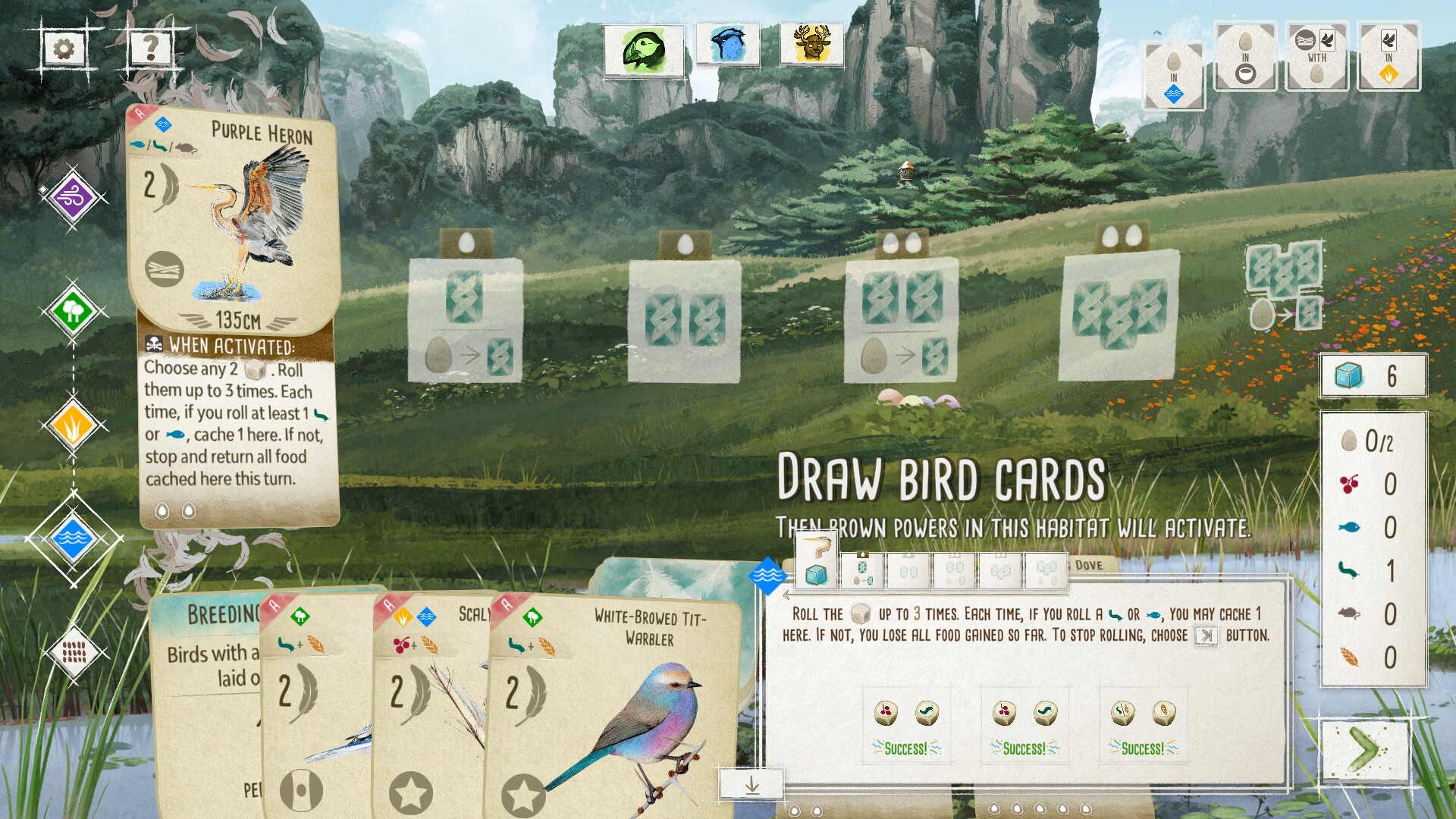Image resolution: width=1456 pixels, height=819 pixels.
Task: Open the settings gear
Action: (64, 47)
